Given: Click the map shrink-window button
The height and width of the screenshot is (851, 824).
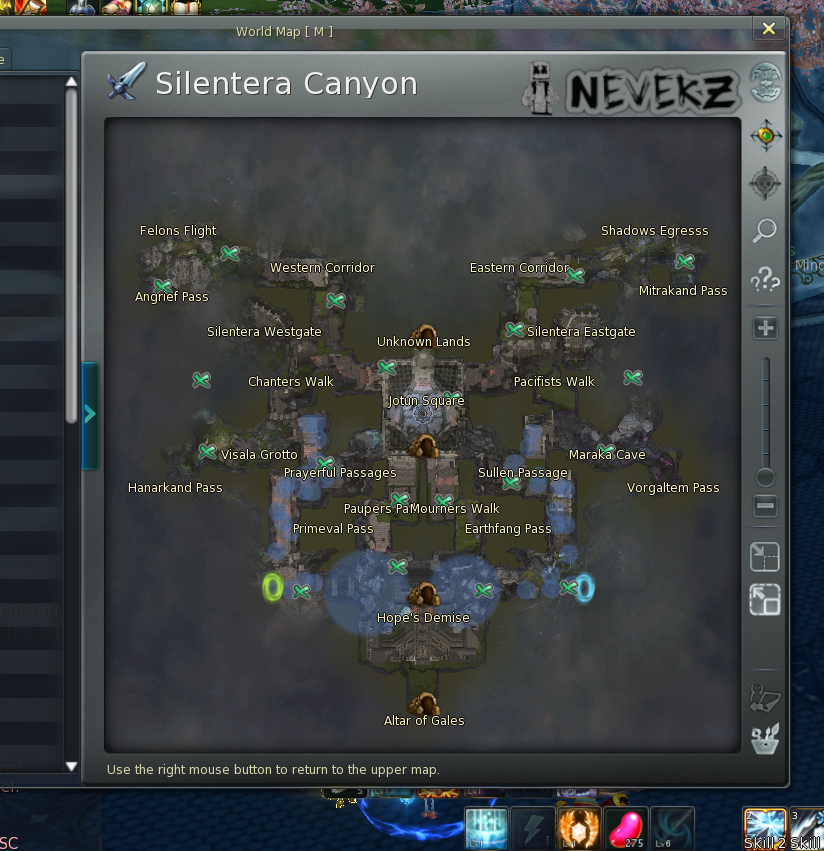Looking at the screenshot, I should pyautogui.click(x=765, y=557).
